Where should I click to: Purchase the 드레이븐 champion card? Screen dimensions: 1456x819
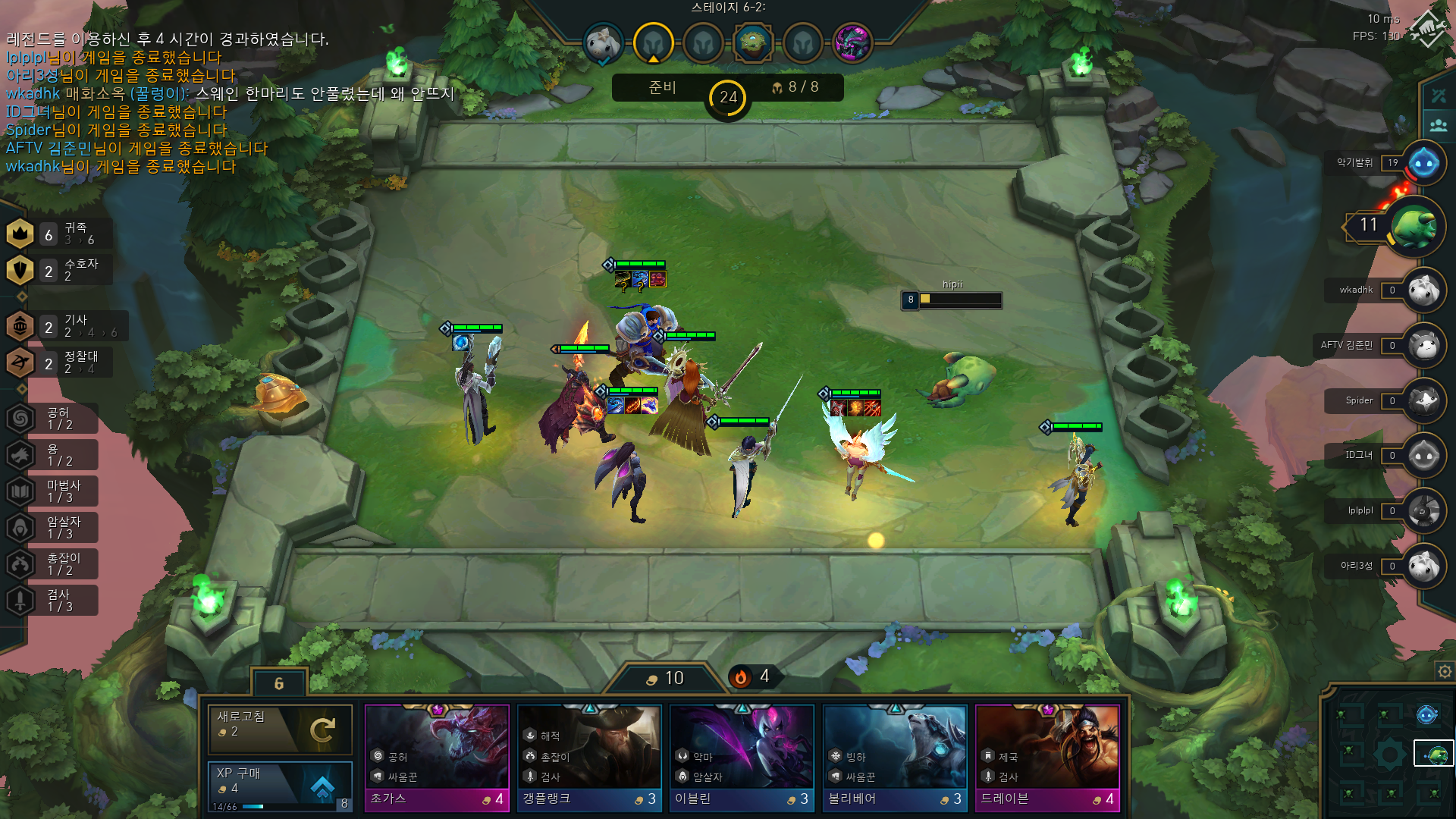(x=1047, y=757)
